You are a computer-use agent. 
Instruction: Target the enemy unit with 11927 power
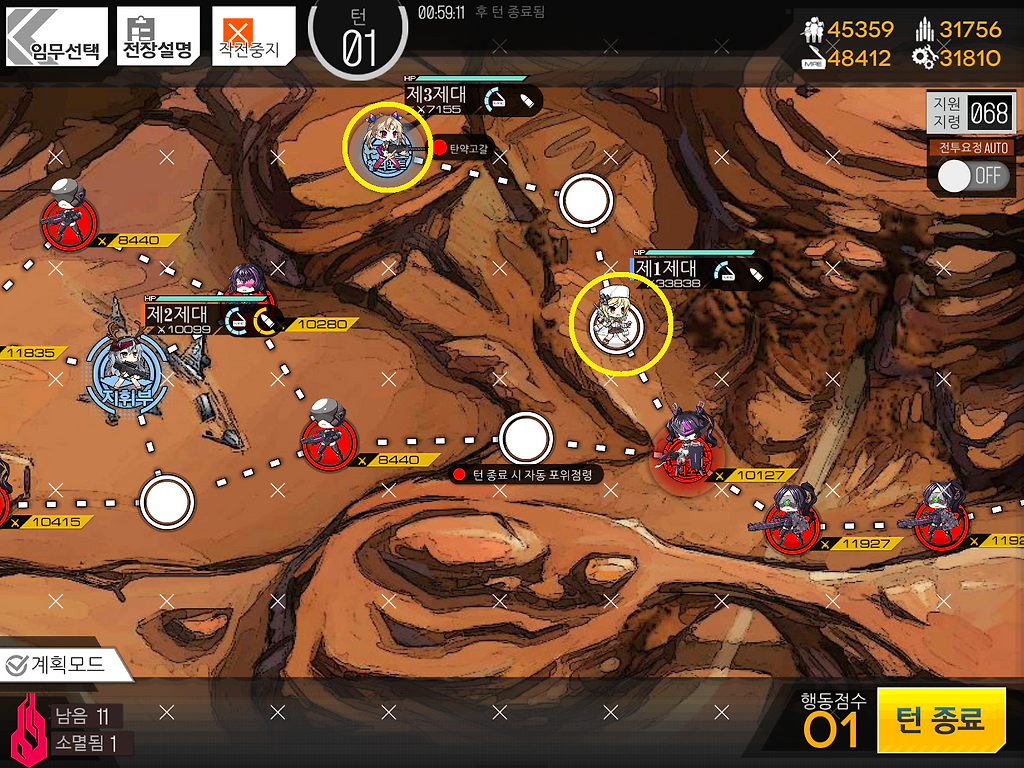click(x=792, y=518)
